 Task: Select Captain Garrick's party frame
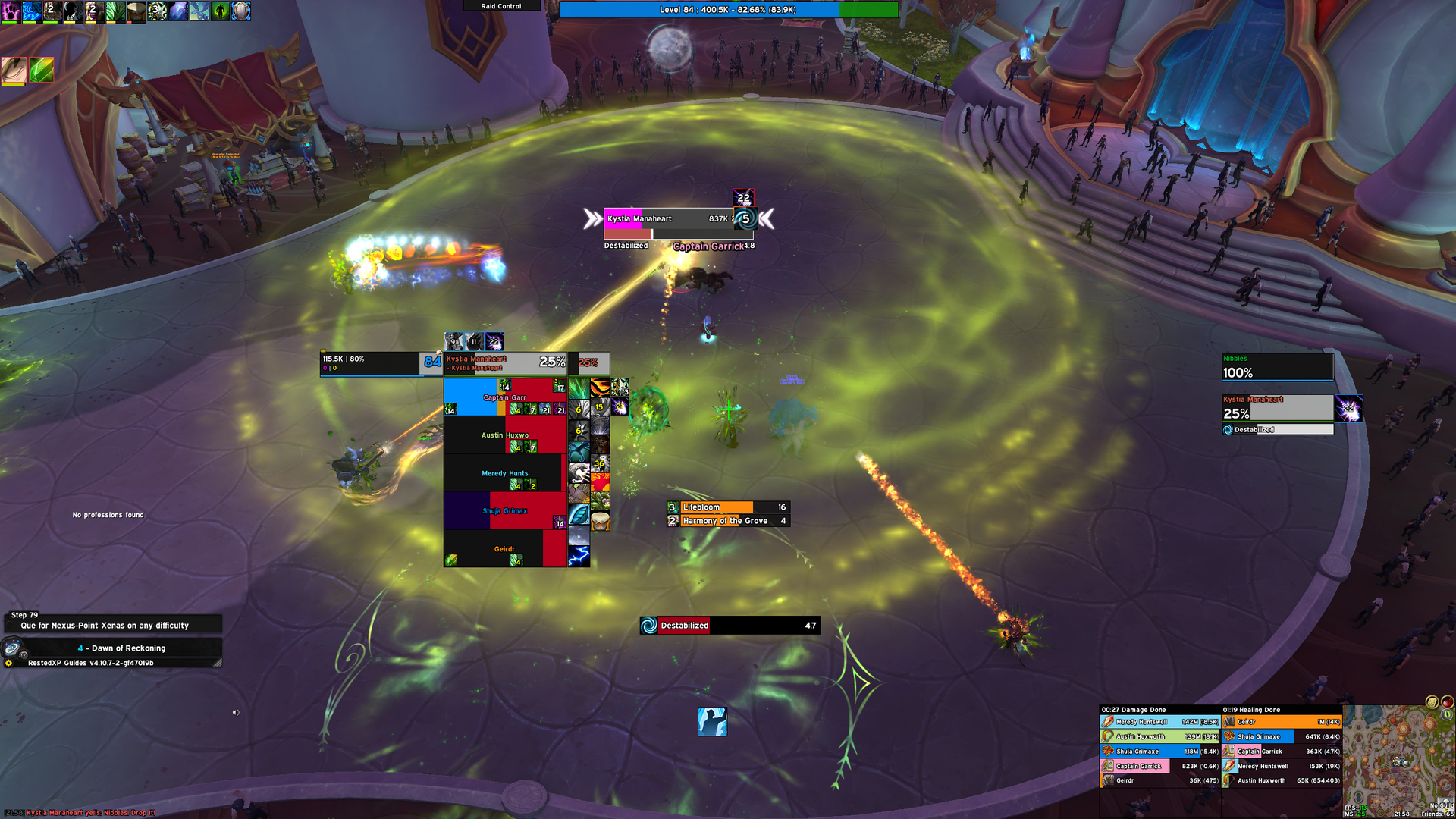504,397
